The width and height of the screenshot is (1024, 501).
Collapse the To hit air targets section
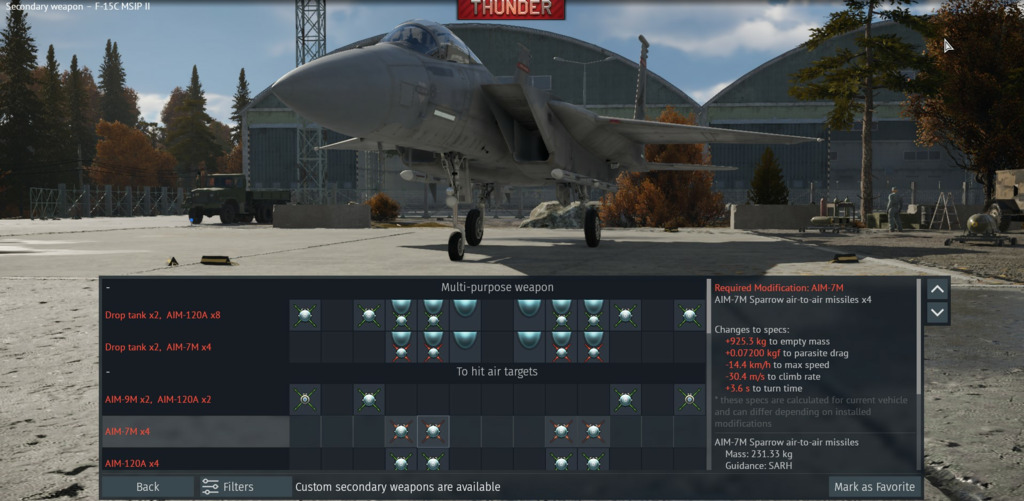click(107, 372)
